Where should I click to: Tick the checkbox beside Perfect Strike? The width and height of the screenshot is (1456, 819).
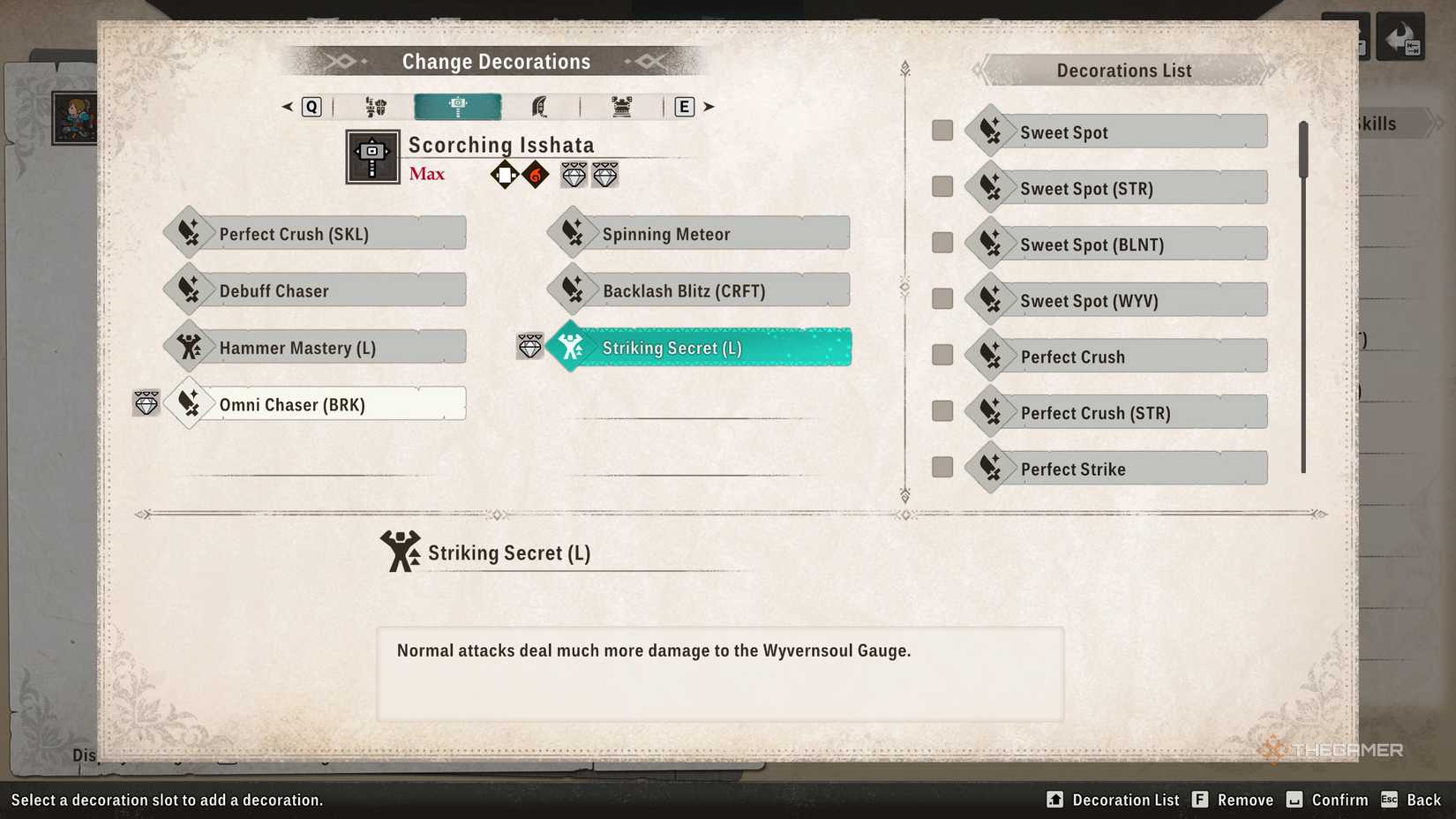tap(941, 468)
